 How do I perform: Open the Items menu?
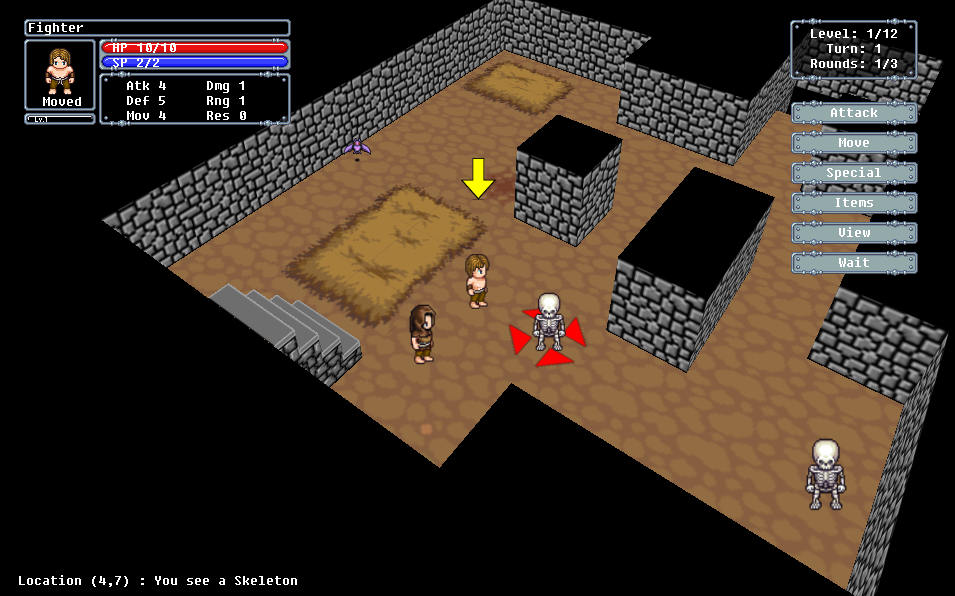tap(854, 203)
